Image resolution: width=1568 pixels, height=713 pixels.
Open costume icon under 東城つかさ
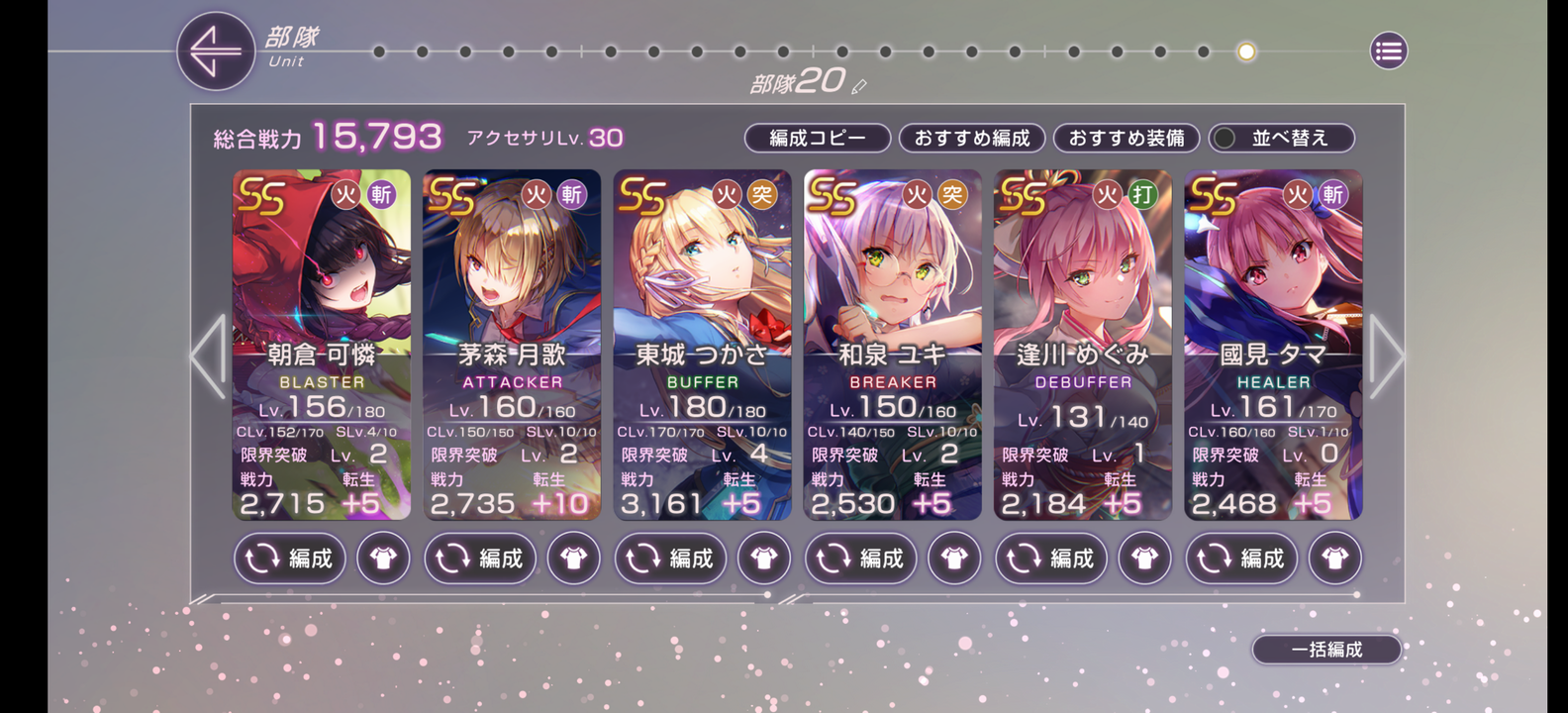[x=764, y=559]
